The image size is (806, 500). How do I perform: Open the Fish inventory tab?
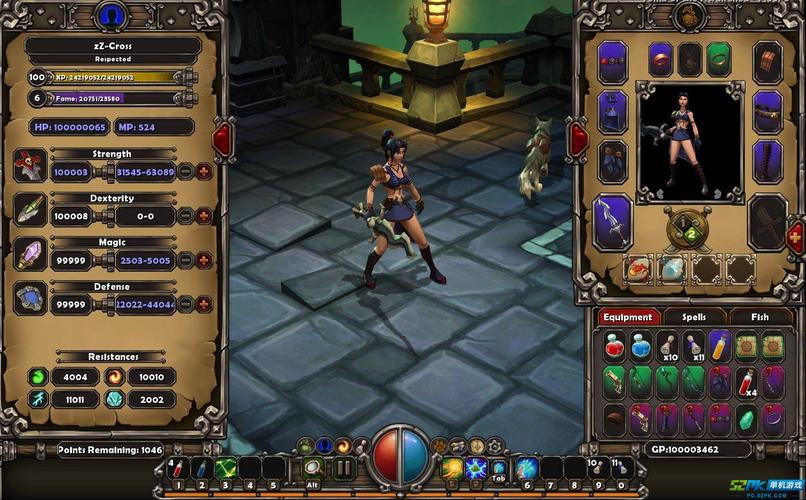[761, 317]
